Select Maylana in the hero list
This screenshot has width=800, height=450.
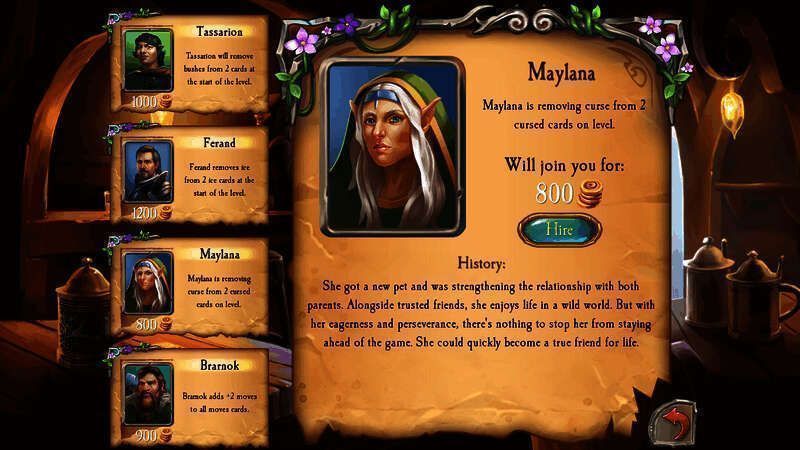point(193,285)
